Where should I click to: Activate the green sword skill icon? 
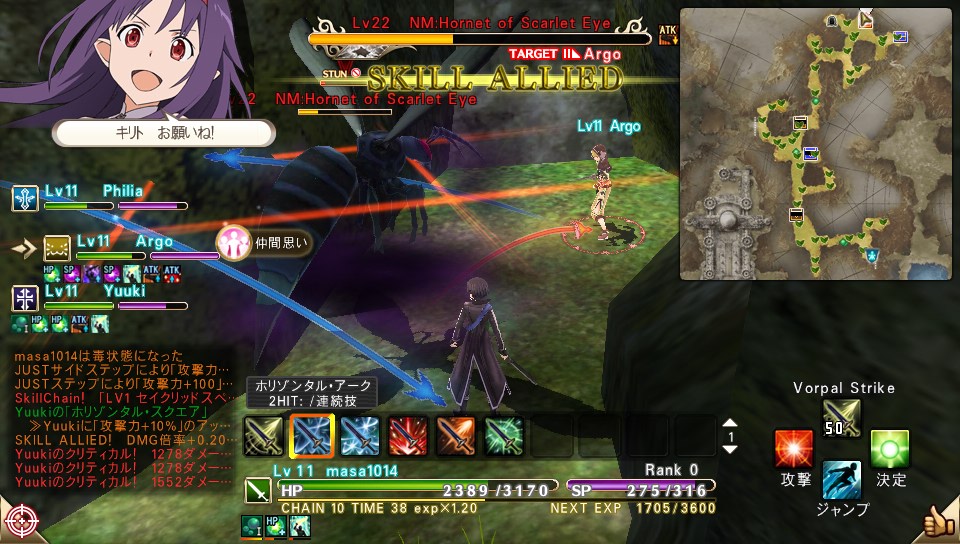tap(502, 436)
